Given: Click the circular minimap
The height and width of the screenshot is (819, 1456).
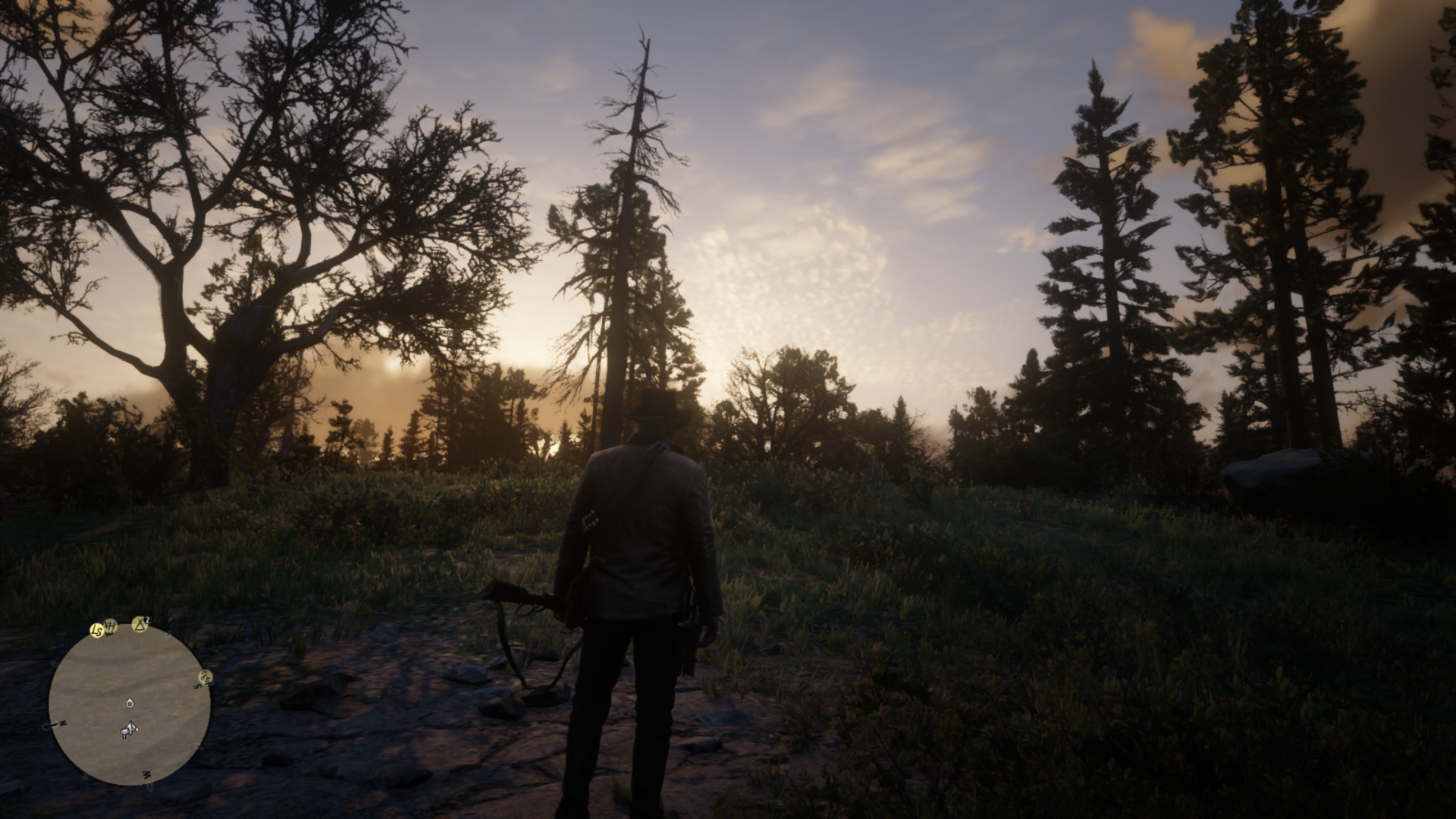Looking at the screenshot, I should 130,705.
